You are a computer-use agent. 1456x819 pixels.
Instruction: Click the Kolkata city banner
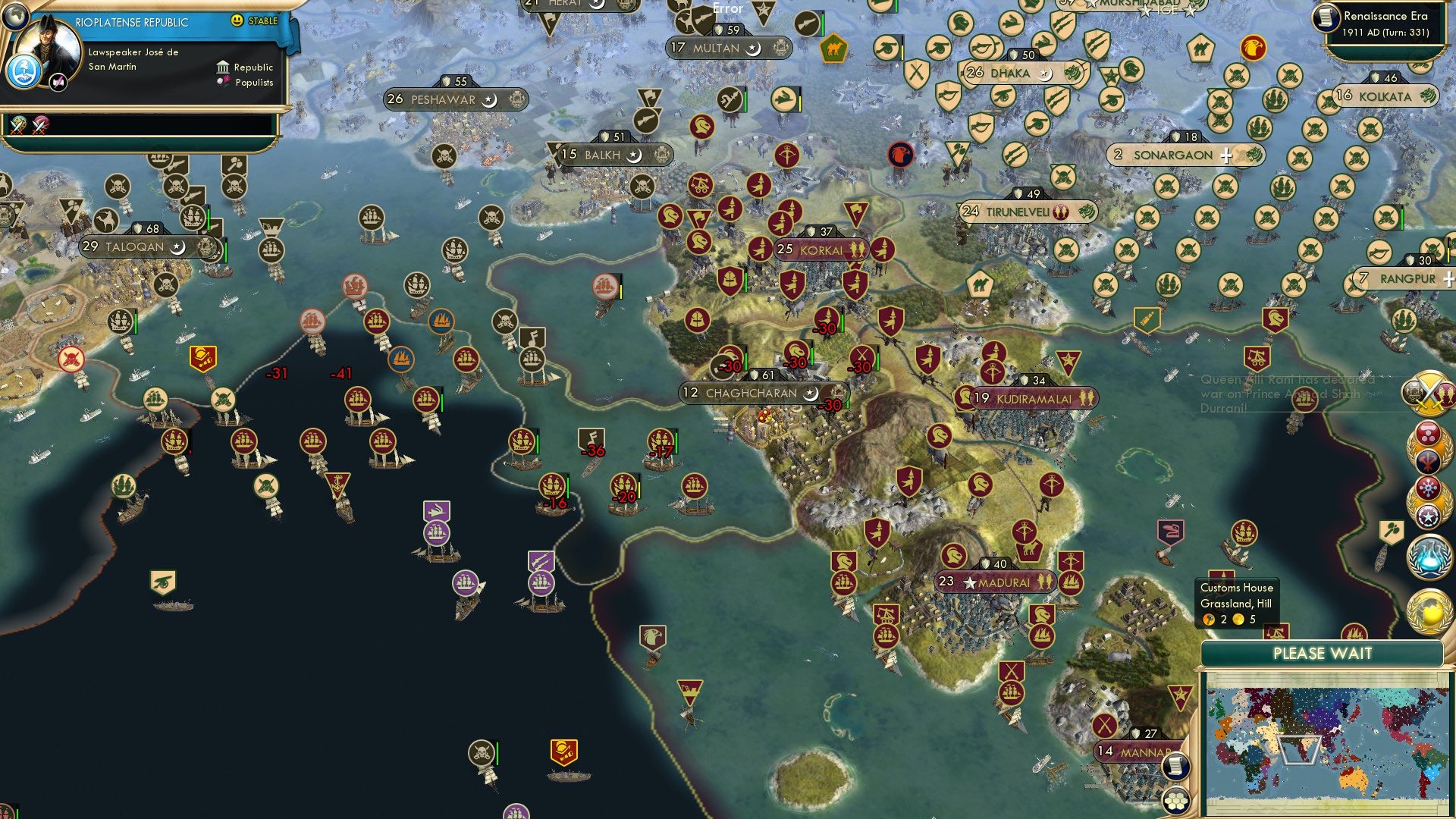[x=1385, y=96]
